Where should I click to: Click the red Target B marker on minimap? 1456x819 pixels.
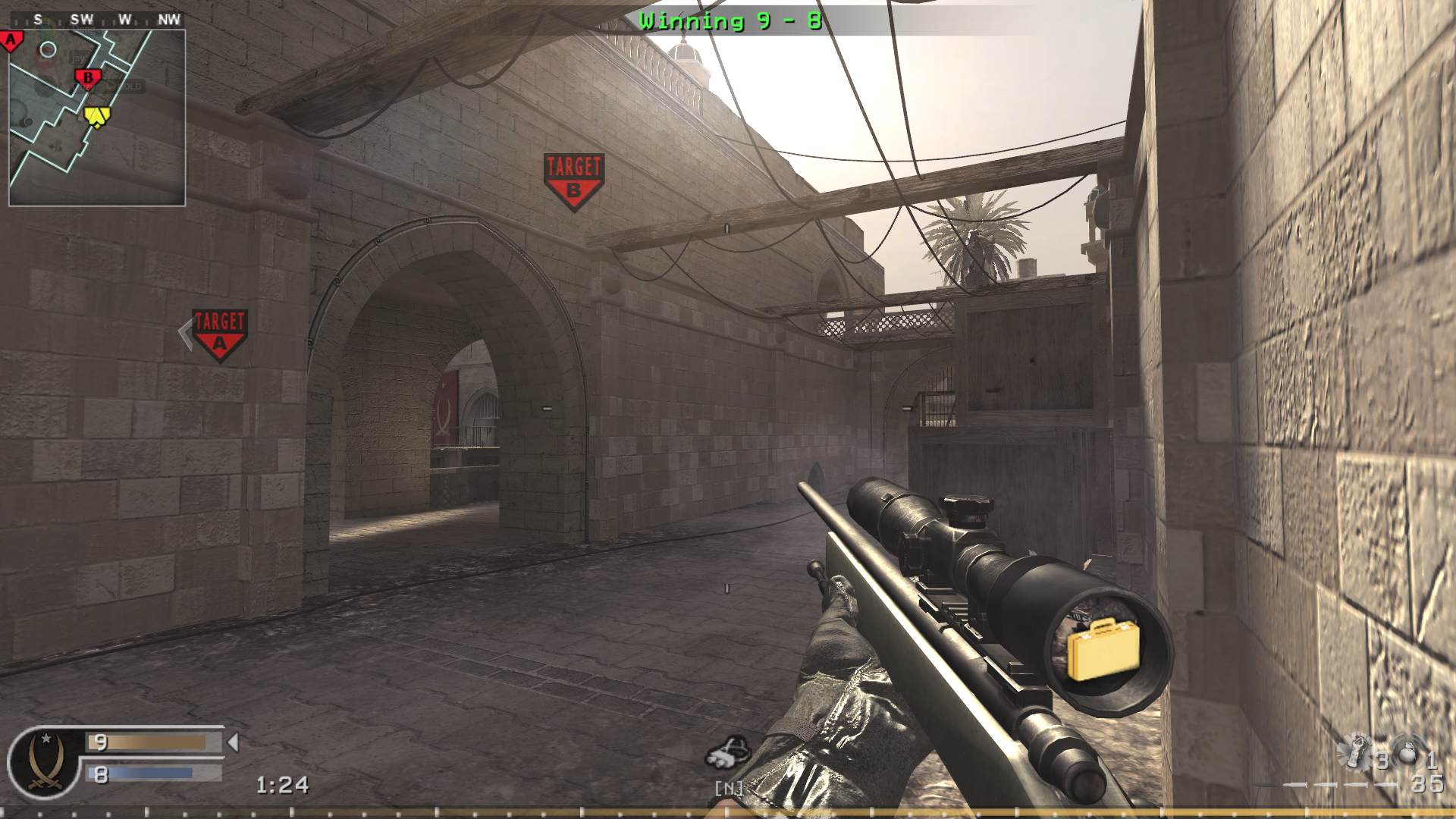tap(89, 77)
